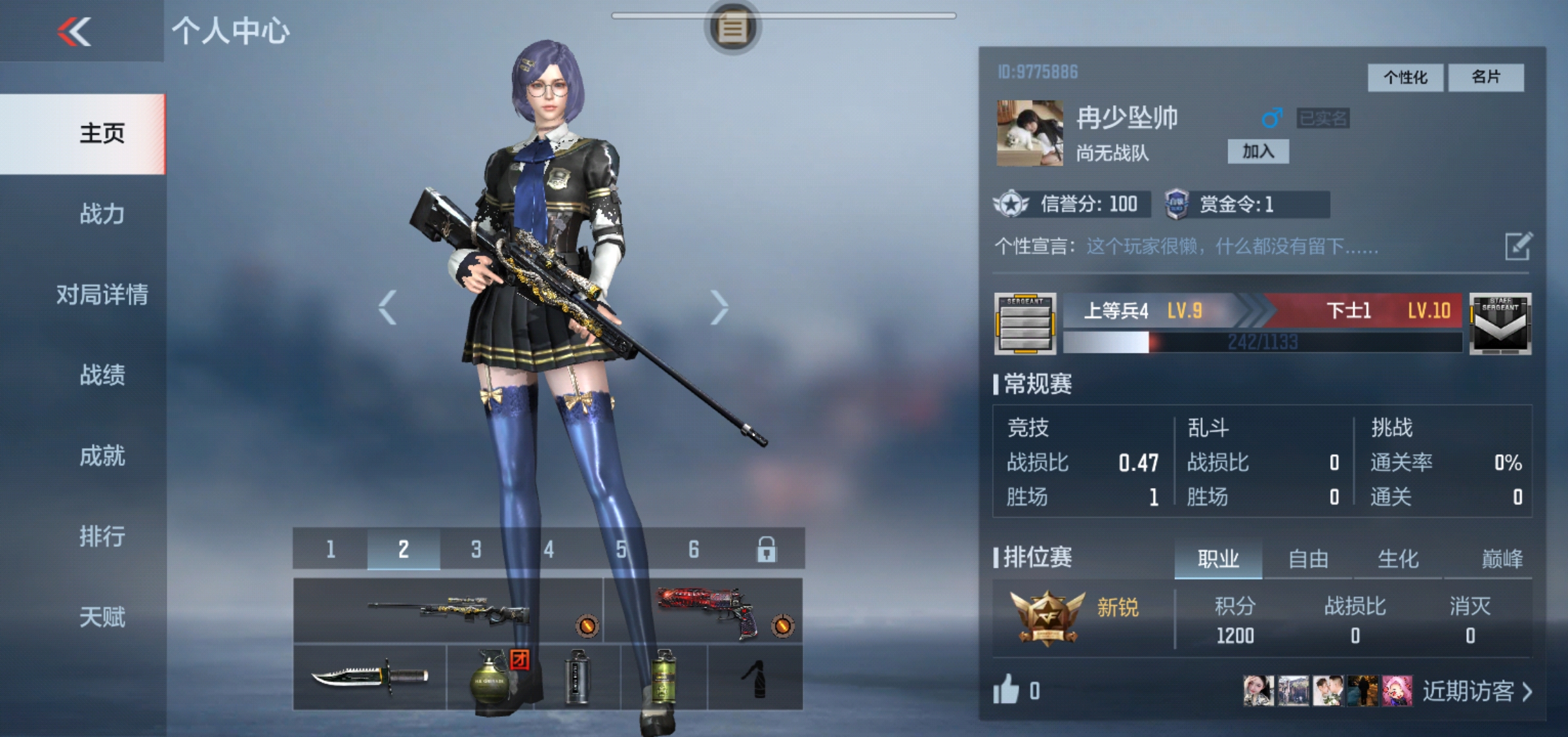1568x737 pixels.
Task: Give a thumbs-up like
Action: 1006,690
